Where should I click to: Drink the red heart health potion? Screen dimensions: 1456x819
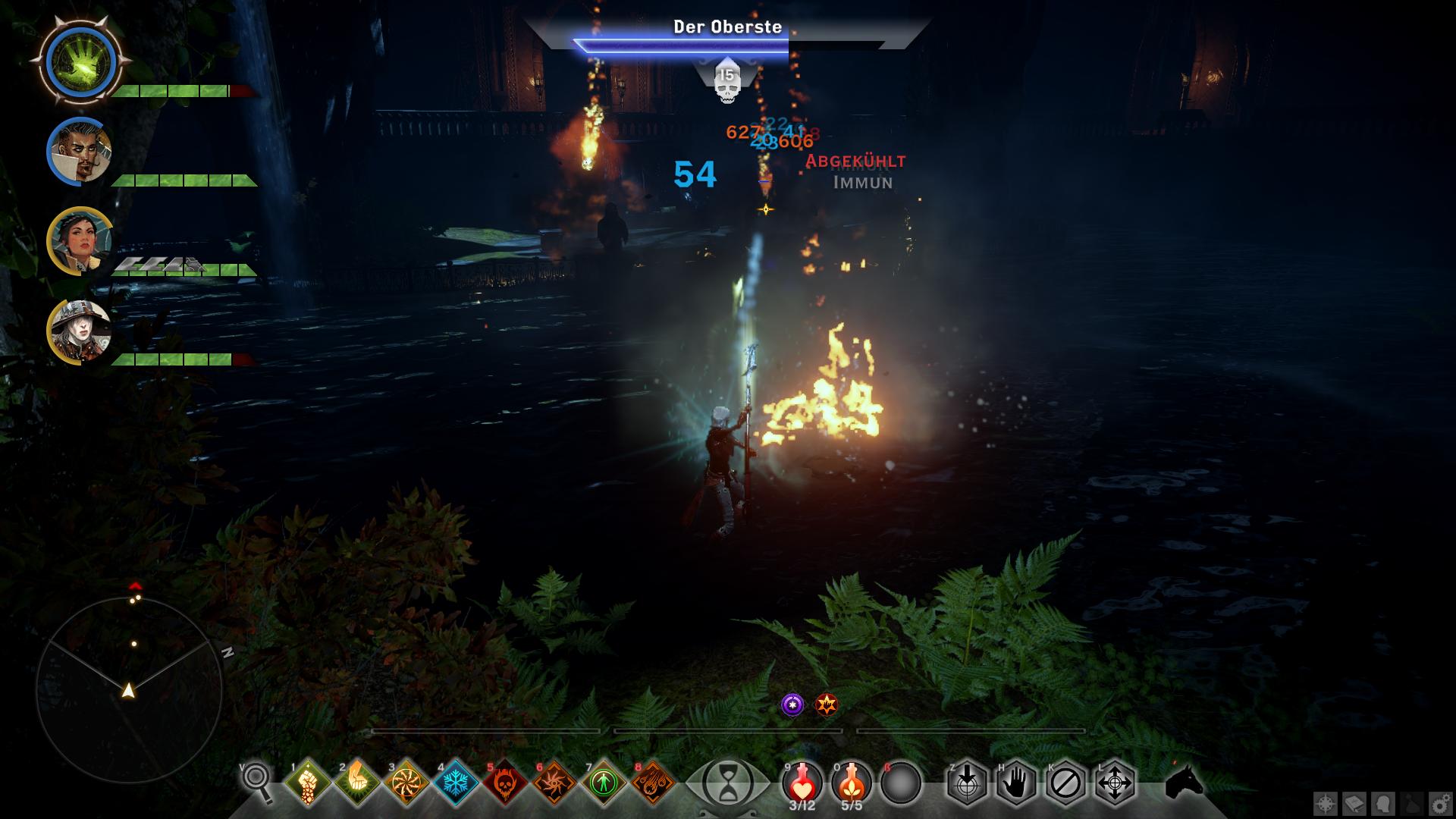point(802,780)
